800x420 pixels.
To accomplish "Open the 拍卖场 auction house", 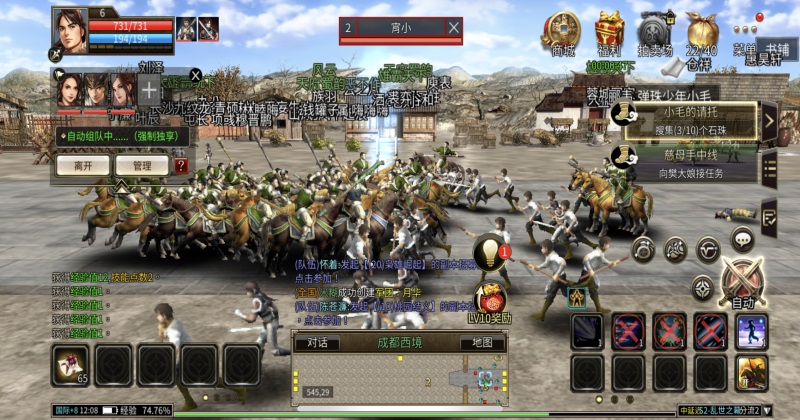I will point(656,32).
